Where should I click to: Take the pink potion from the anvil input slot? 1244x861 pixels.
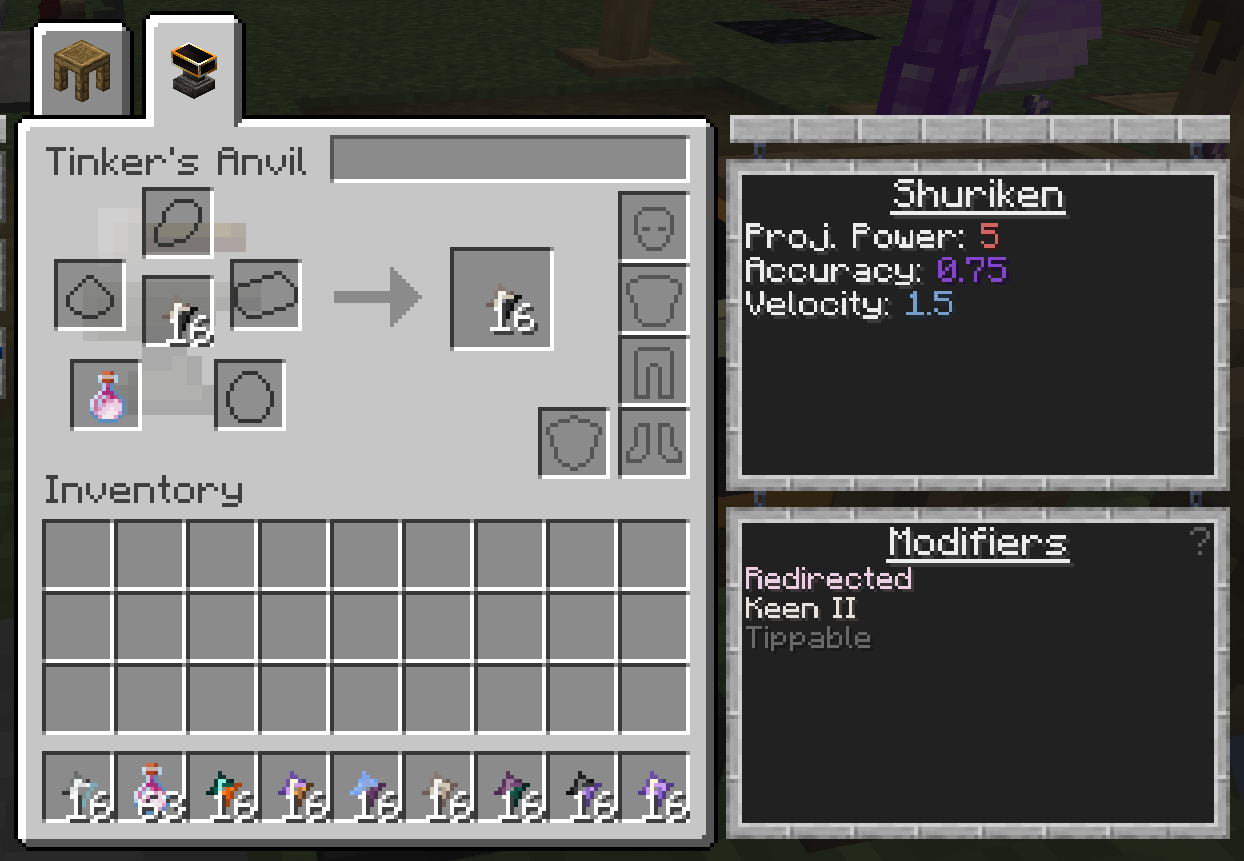click(106, 395)
